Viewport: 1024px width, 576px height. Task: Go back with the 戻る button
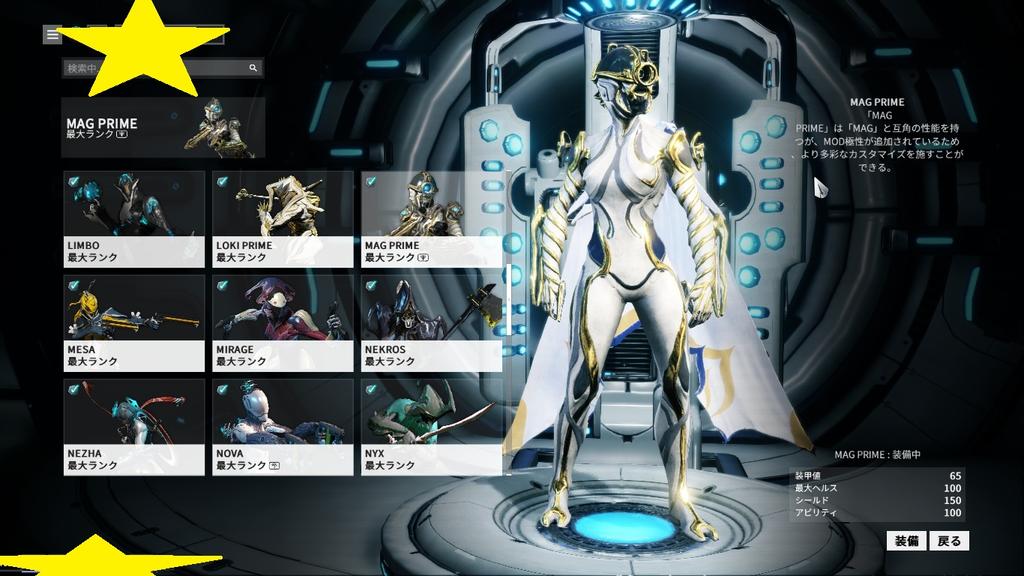[949, 541]
